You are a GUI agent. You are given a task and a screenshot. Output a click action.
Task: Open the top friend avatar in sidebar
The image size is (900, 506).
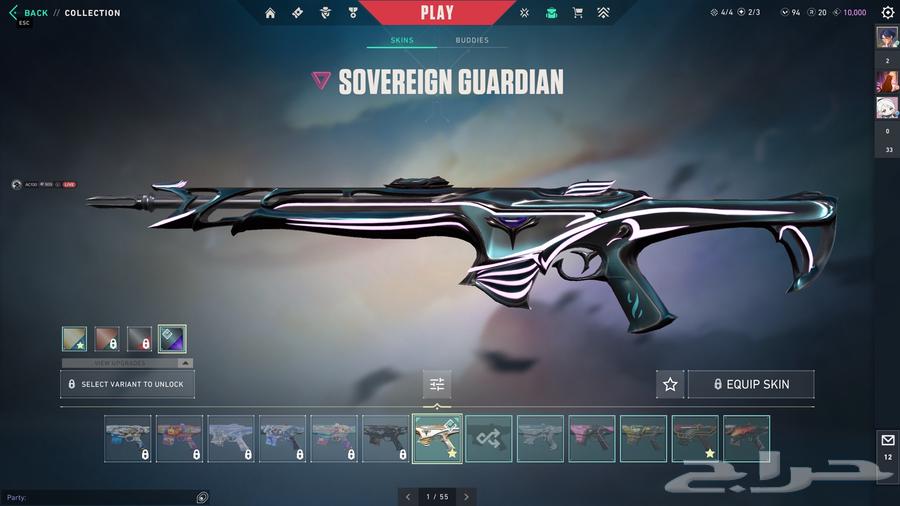tap(887, 37)
